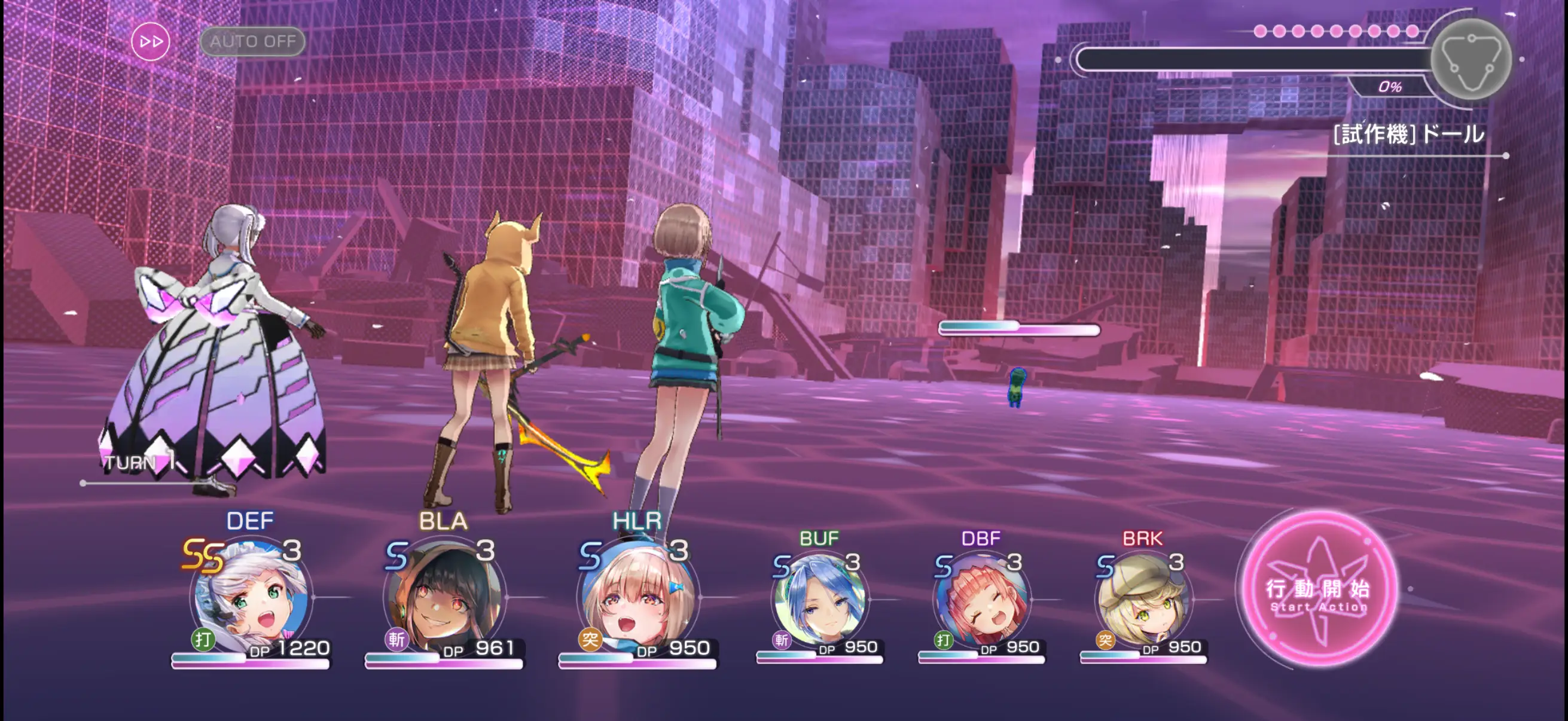Activate the overdrive gauge emblem
1568x721 pixels.
[x=1471, y=60]
